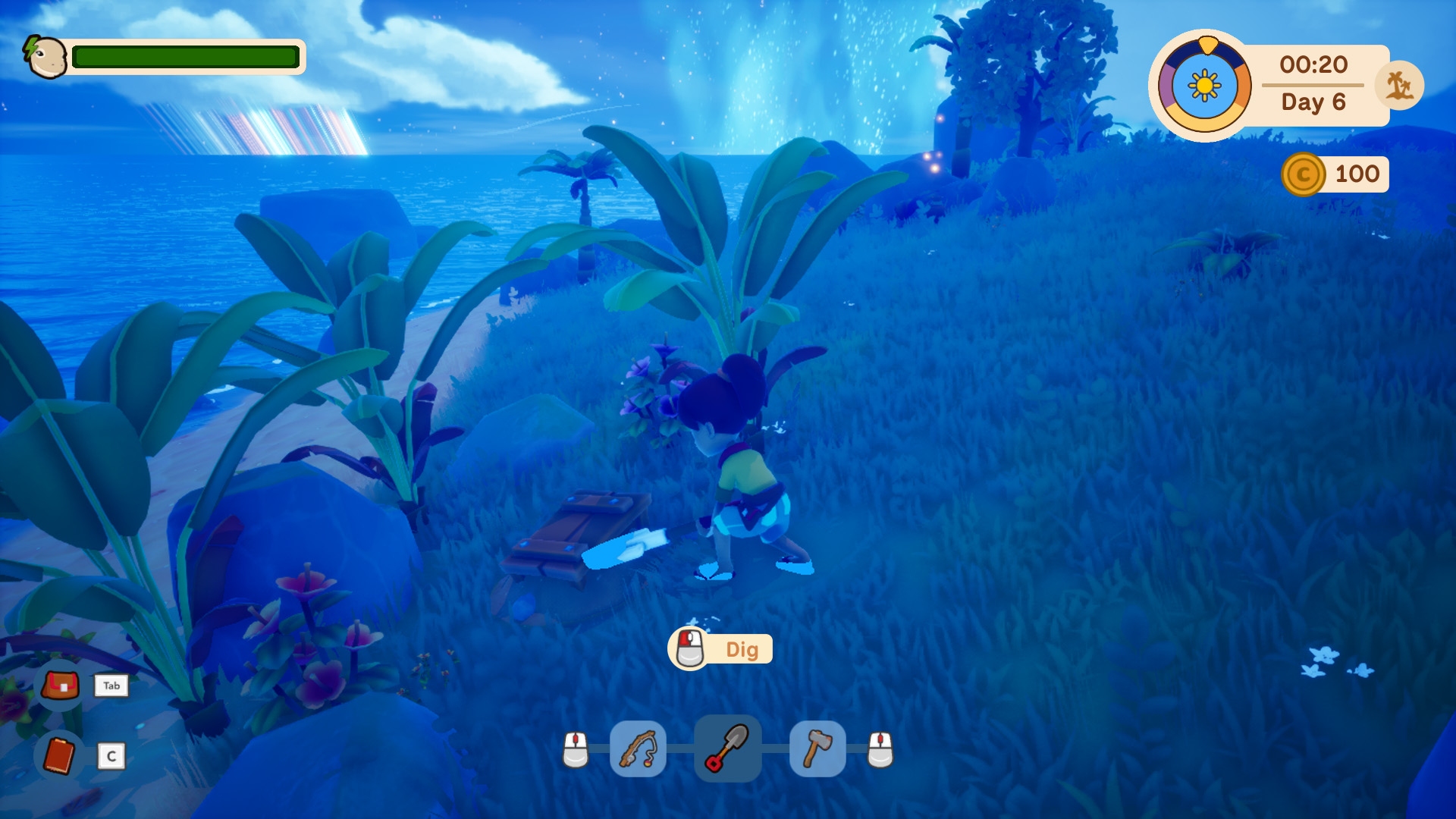The height and width of the screenshot is (819, 1456).
Task: Choose the hammer tool slot
Action: pos(817,749)
